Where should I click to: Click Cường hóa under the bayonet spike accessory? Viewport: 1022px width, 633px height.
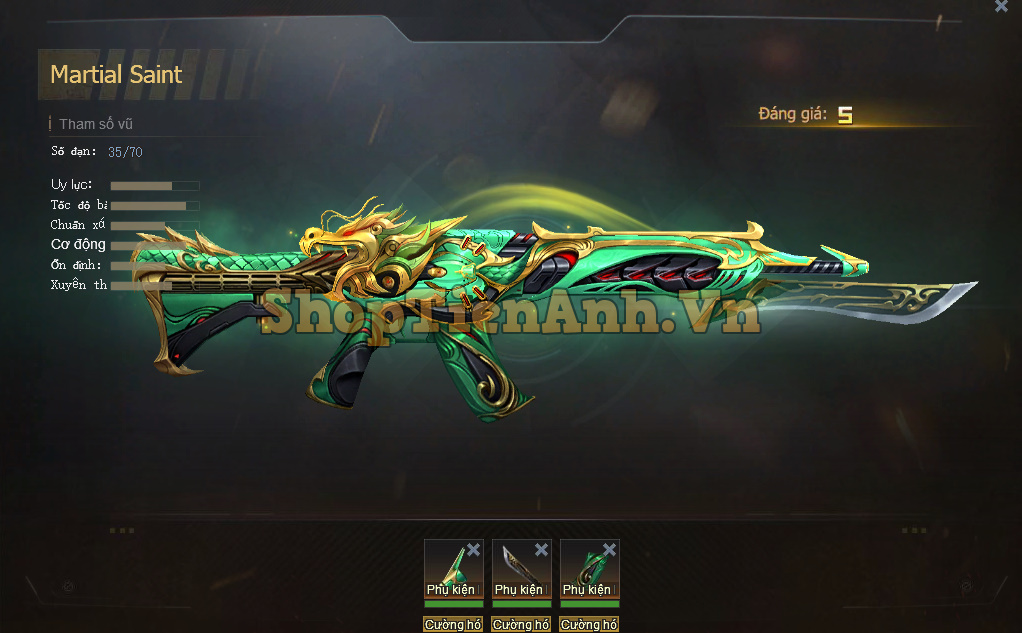pyautogui.click(x=453, y=625)
